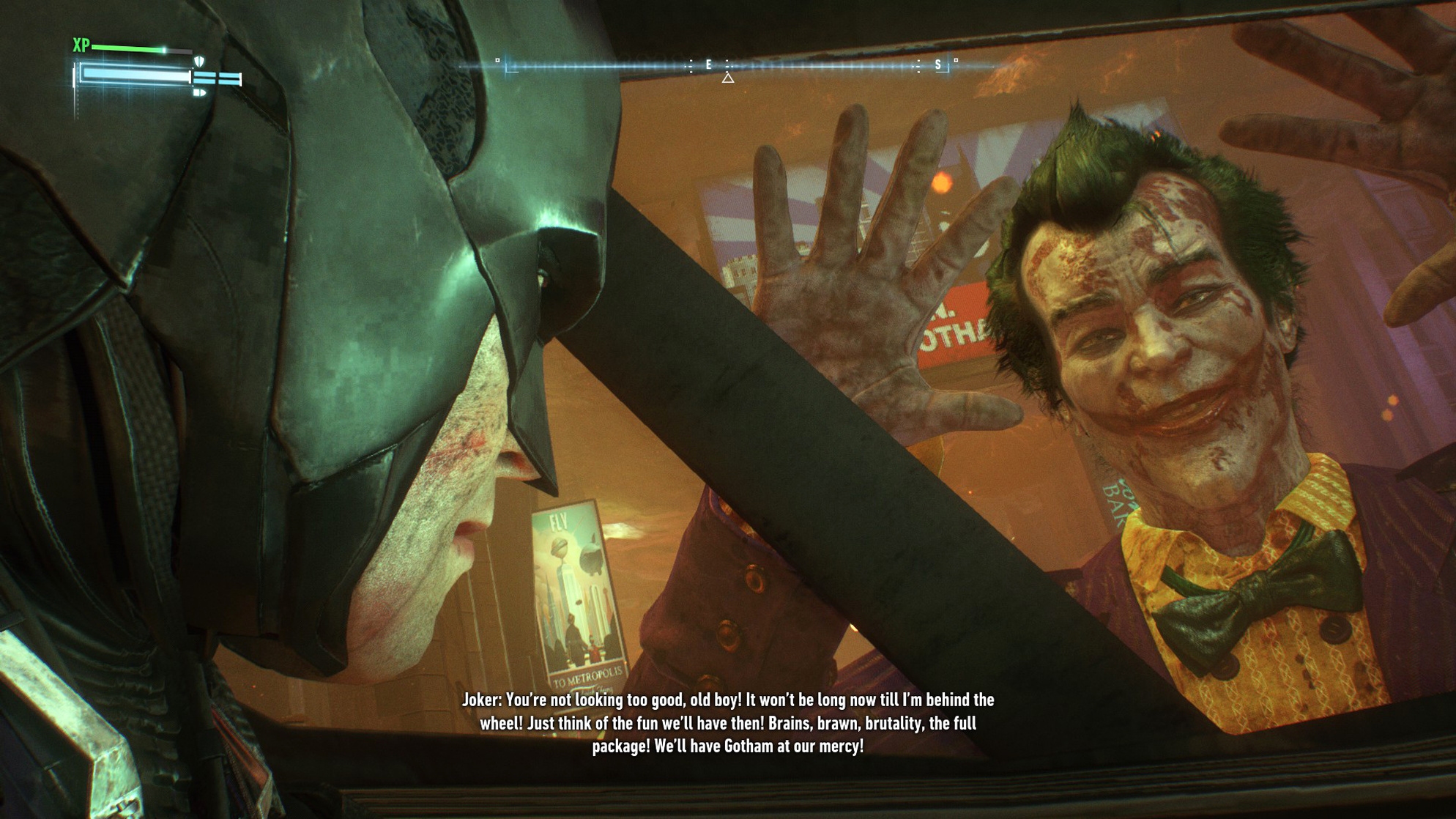
Task: Click the triangle waypoint marker on the compass
Action: [x=728, y=78]
